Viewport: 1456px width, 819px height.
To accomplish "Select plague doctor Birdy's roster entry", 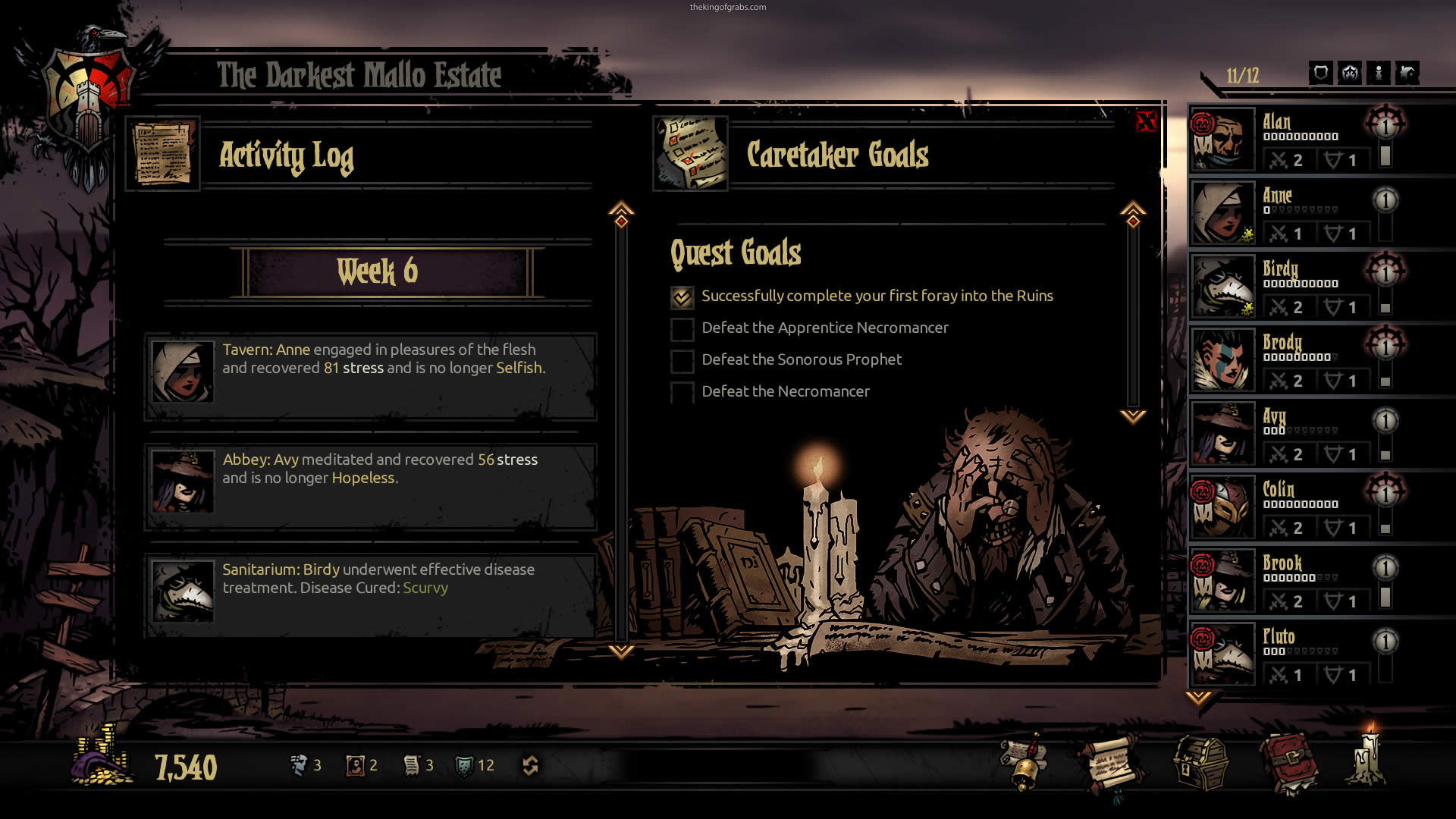I will [1298, 287].
